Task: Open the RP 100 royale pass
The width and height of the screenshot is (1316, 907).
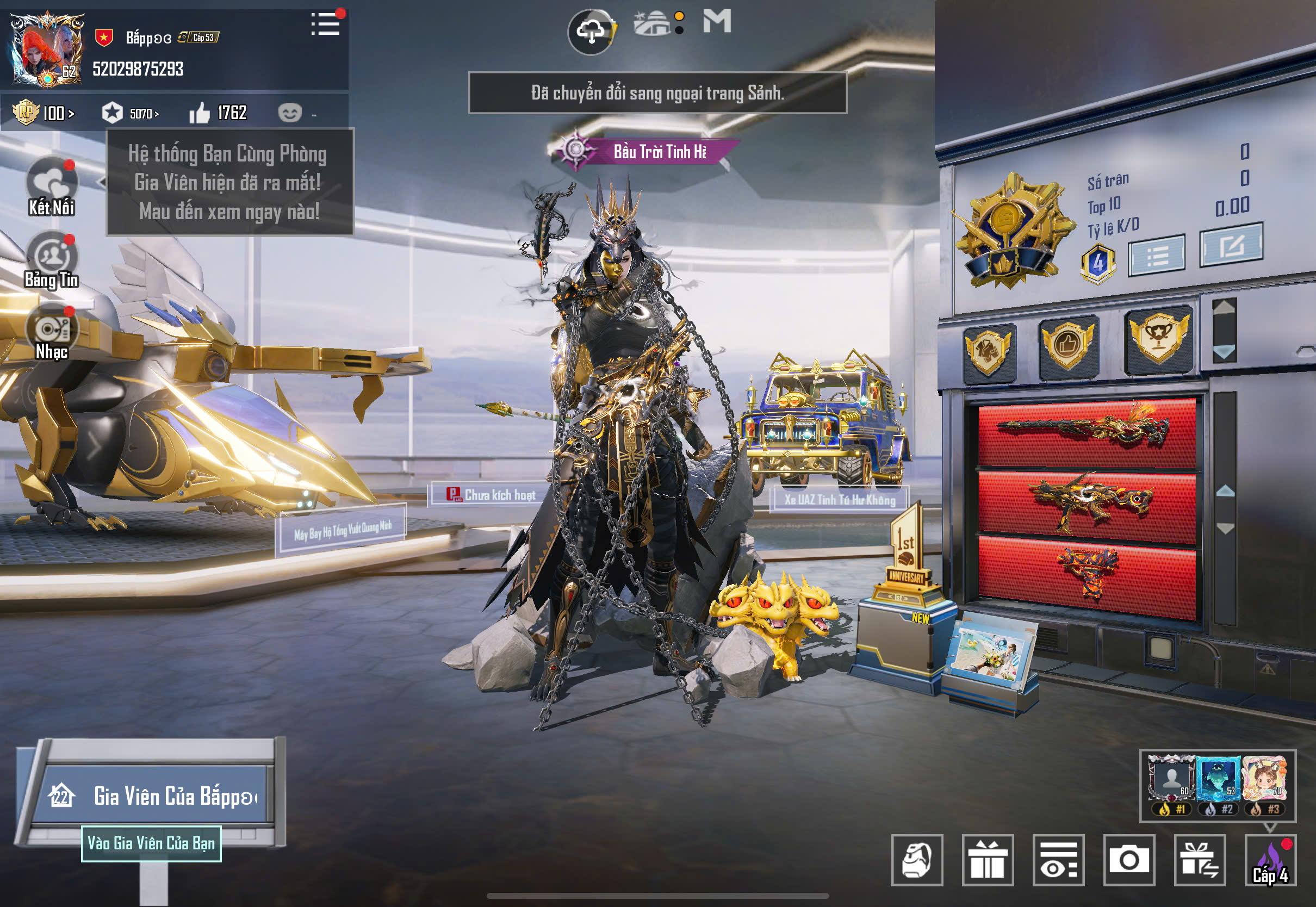Action: [45, 113]
